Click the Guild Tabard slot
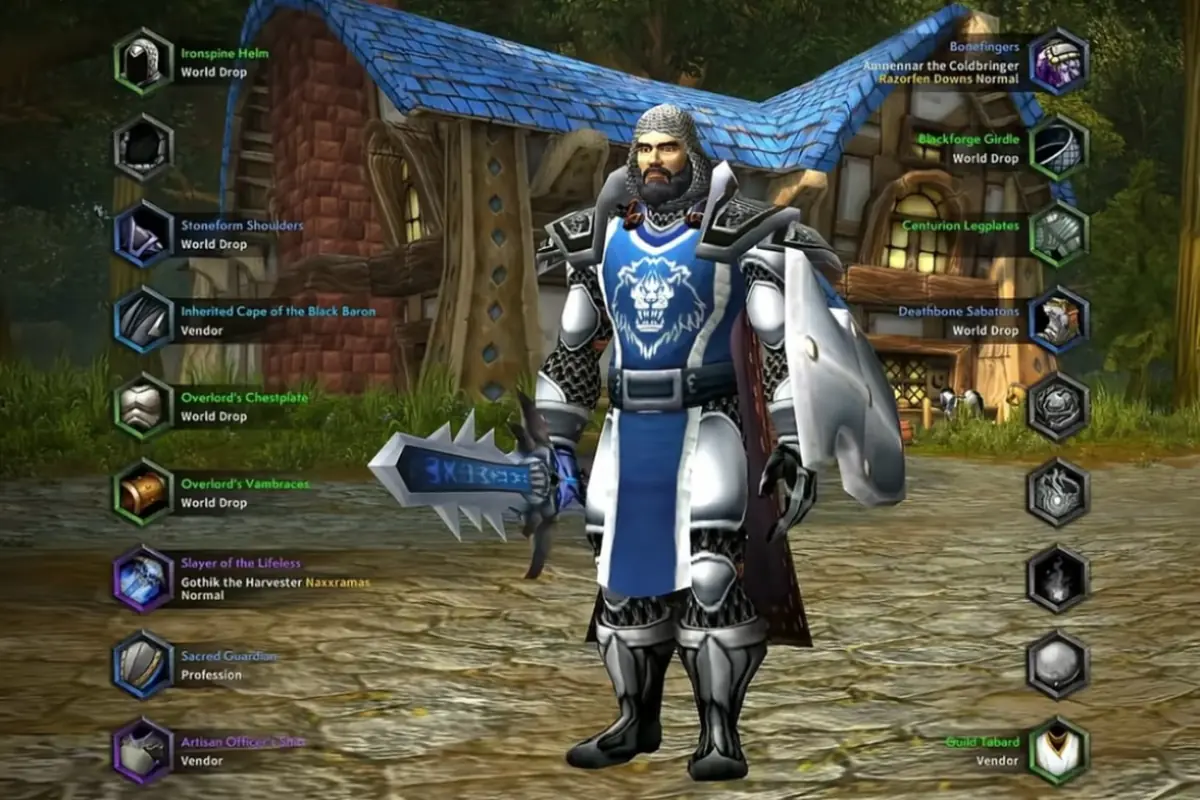Screen dimensions: 1200x800 (1058, 750)
